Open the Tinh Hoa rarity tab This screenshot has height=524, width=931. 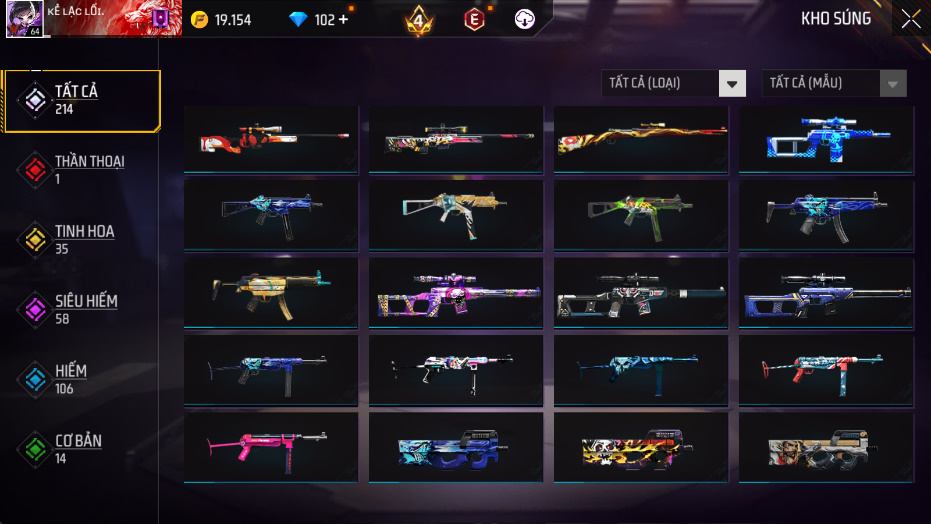tap(80, 239)
